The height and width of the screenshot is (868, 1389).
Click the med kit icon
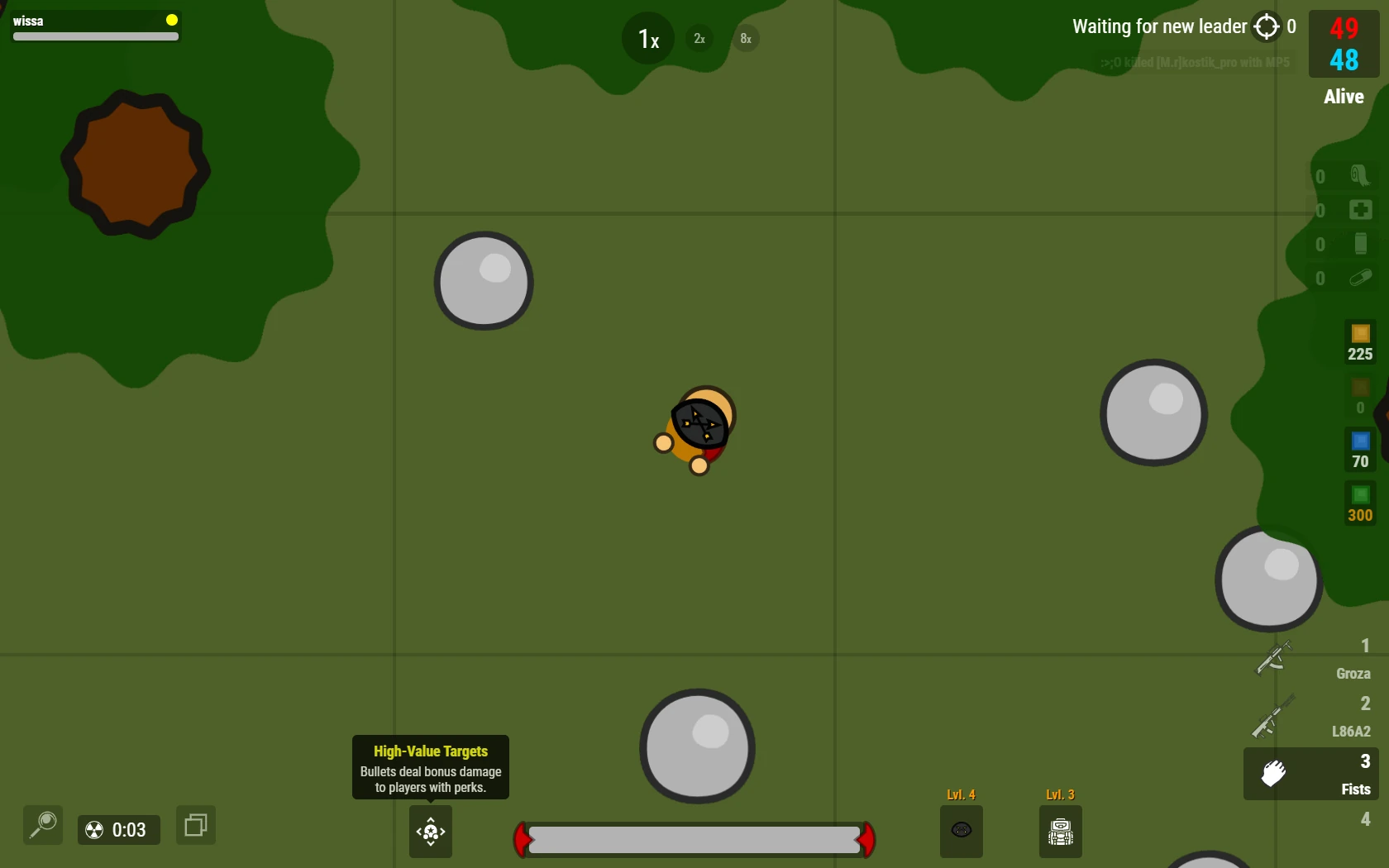coord(1360,210)
